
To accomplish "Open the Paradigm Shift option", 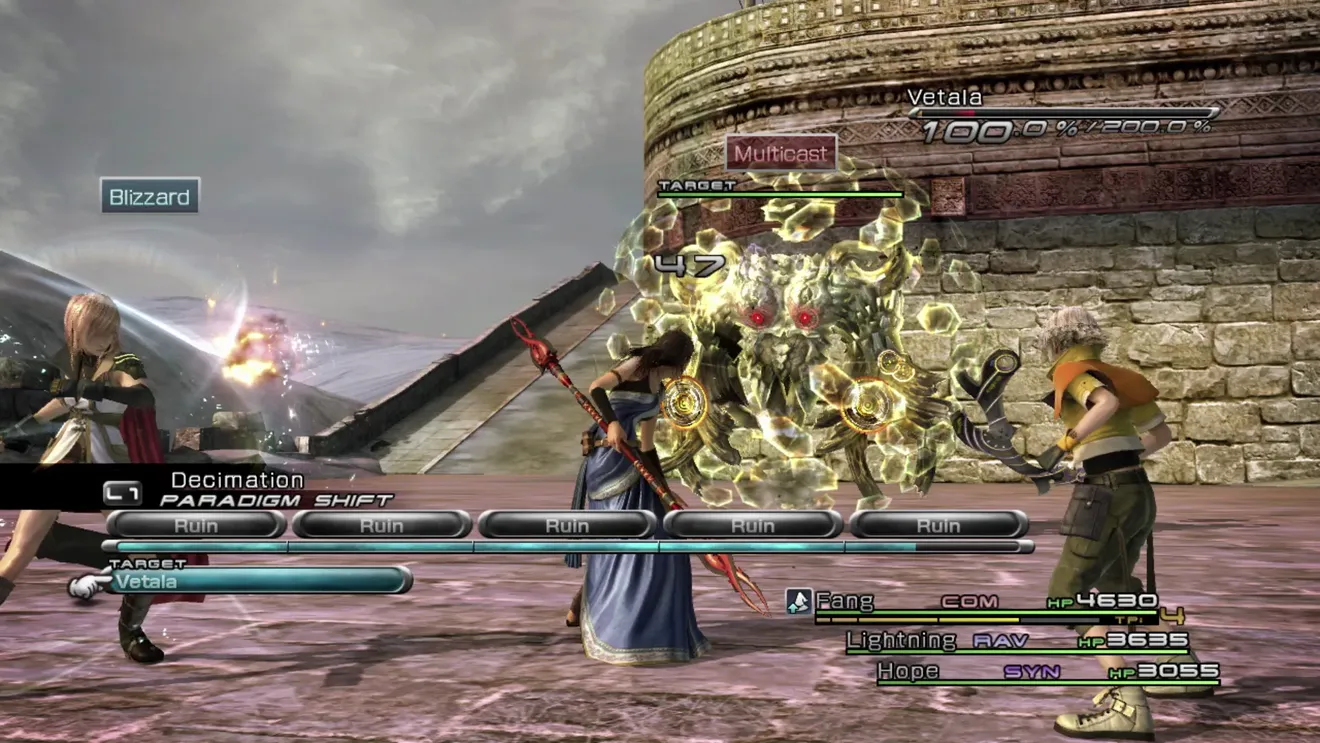I will [x=276, y=499].
